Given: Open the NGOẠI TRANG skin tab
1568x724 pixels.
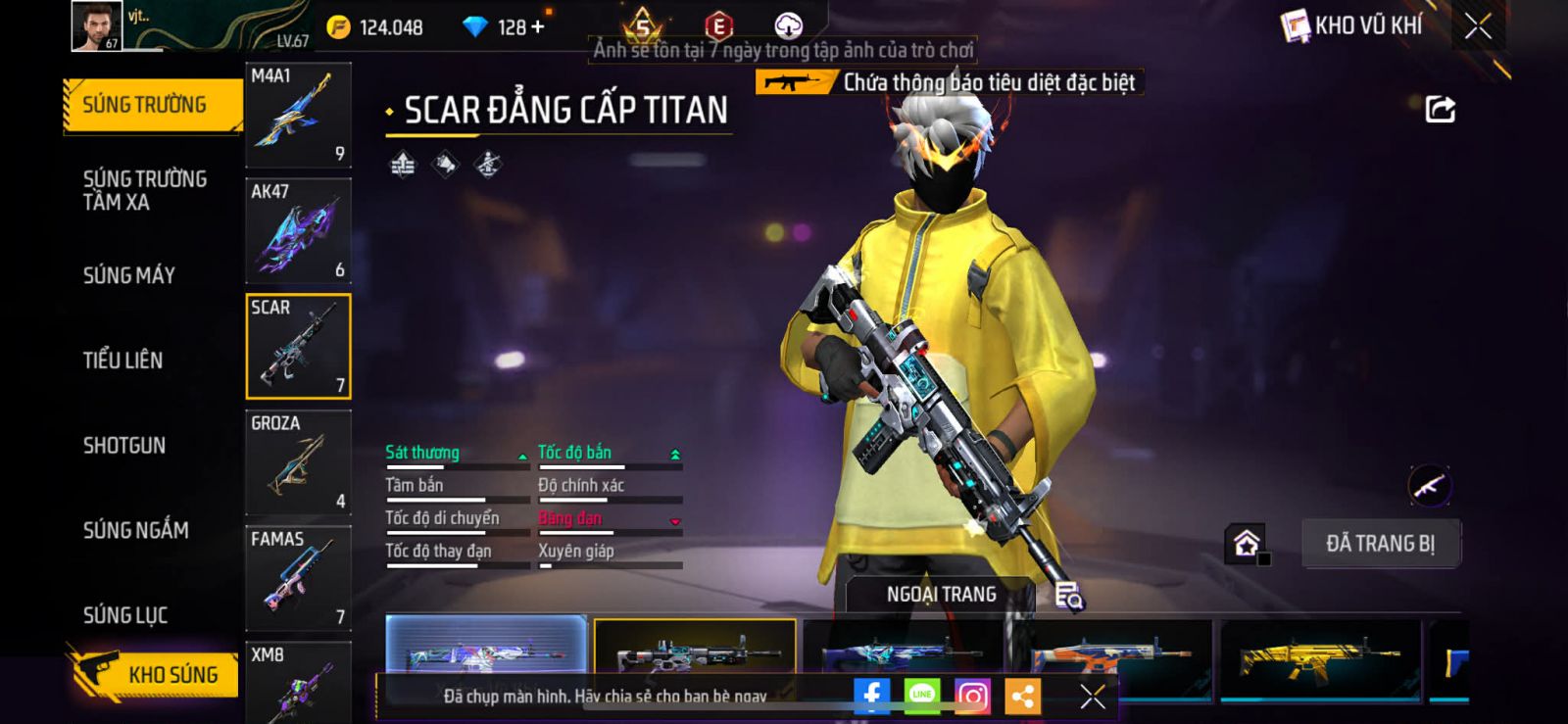Looking at the screenshot, I should [941, 595].
